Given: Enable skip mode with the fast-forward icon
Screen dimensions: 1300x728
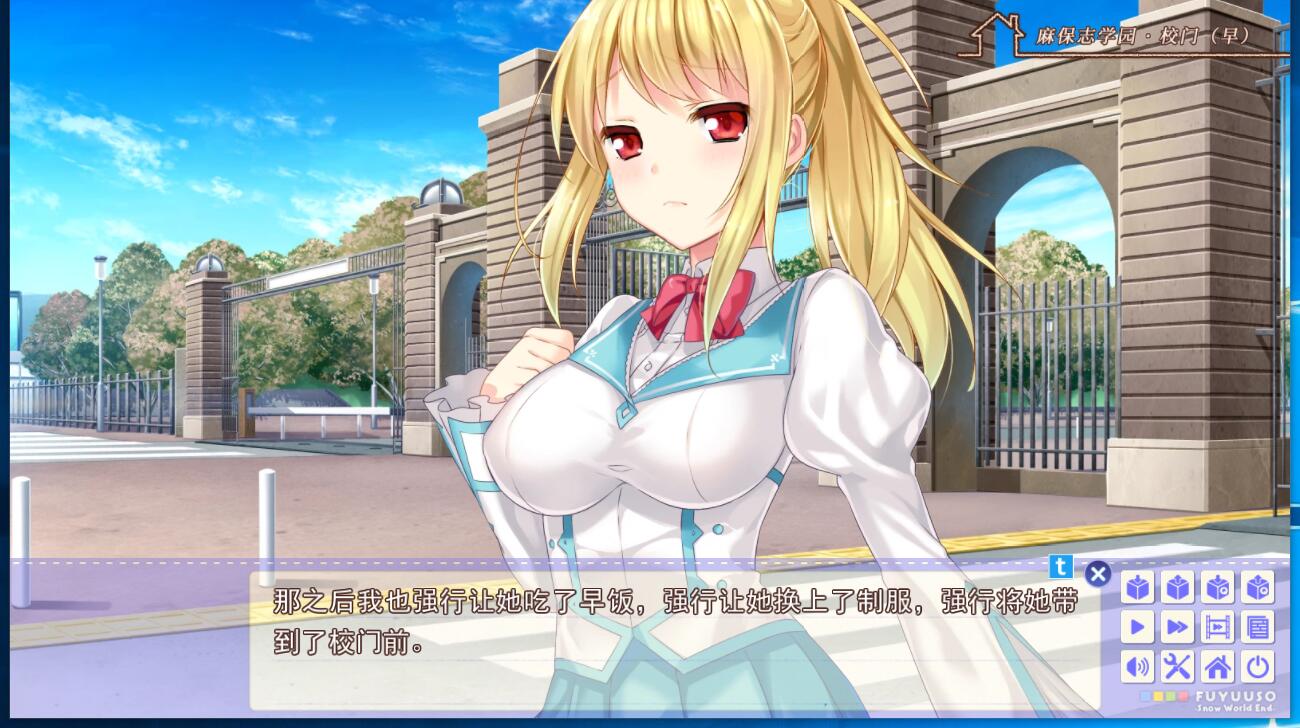Looking at the screenshot, I should (1178, 627).
